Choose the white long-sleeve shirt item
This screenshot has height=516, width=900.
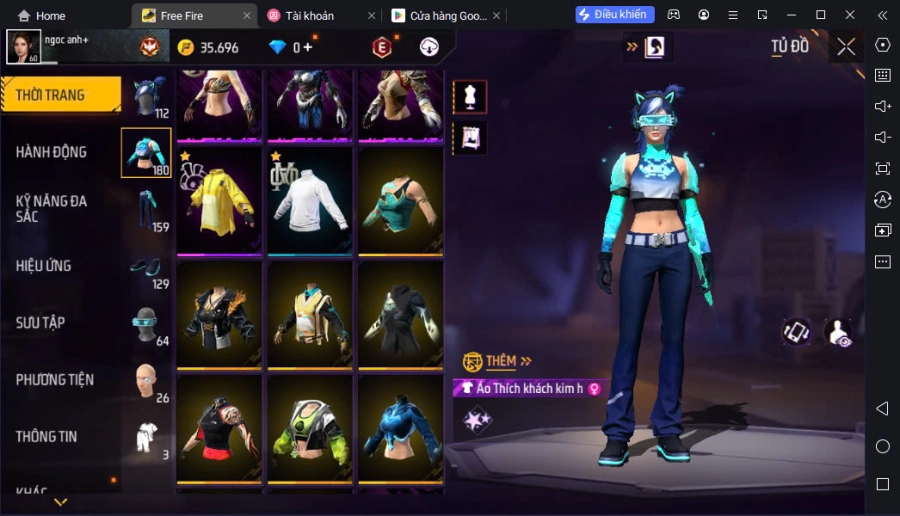coord(310,200)
